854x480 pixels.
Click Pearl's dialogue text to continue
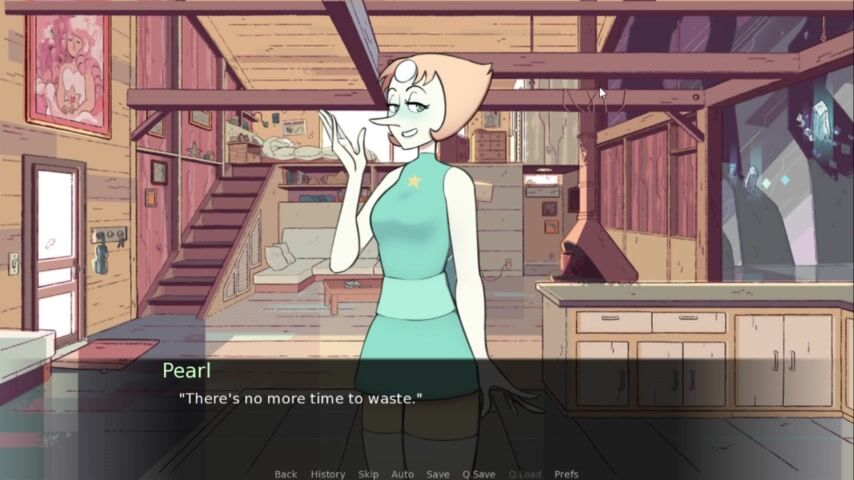point(300,398)
